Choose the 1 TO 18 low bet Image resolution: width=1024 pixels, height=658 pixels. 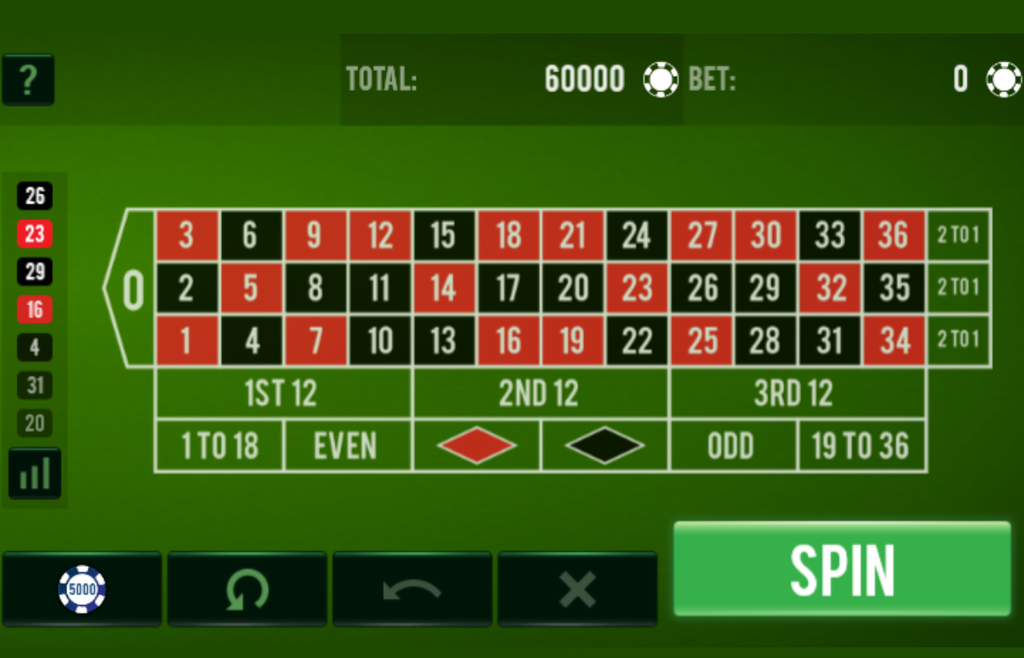point(219,446)
